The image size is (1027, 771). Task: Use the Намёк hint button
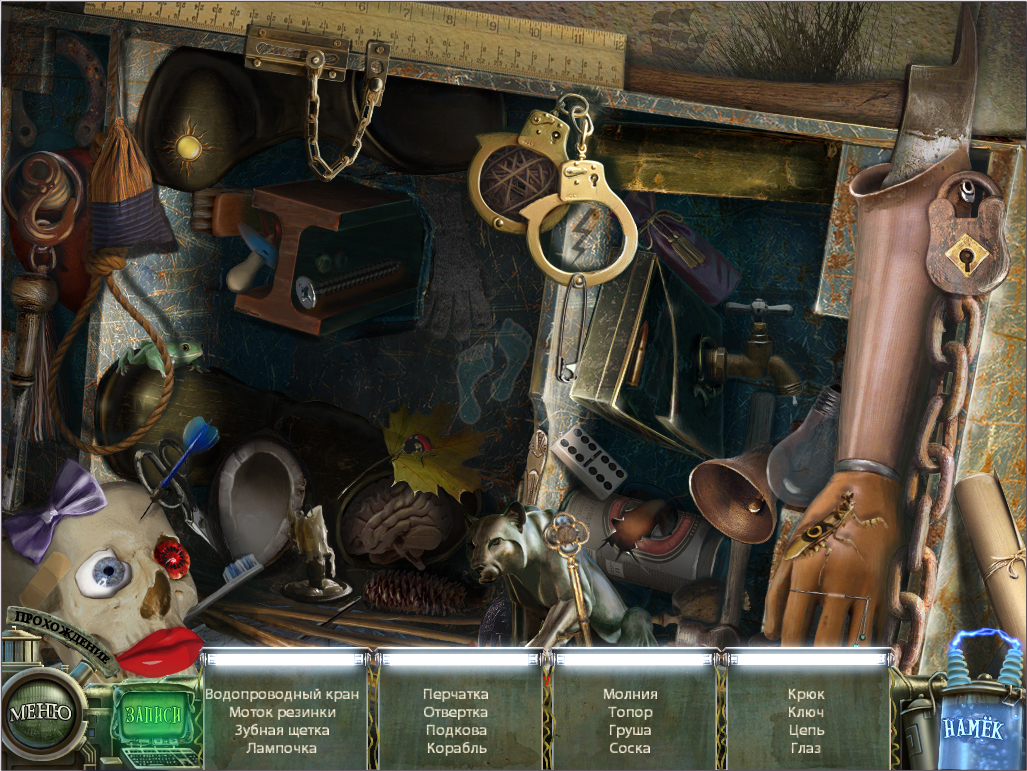(974, 729)
